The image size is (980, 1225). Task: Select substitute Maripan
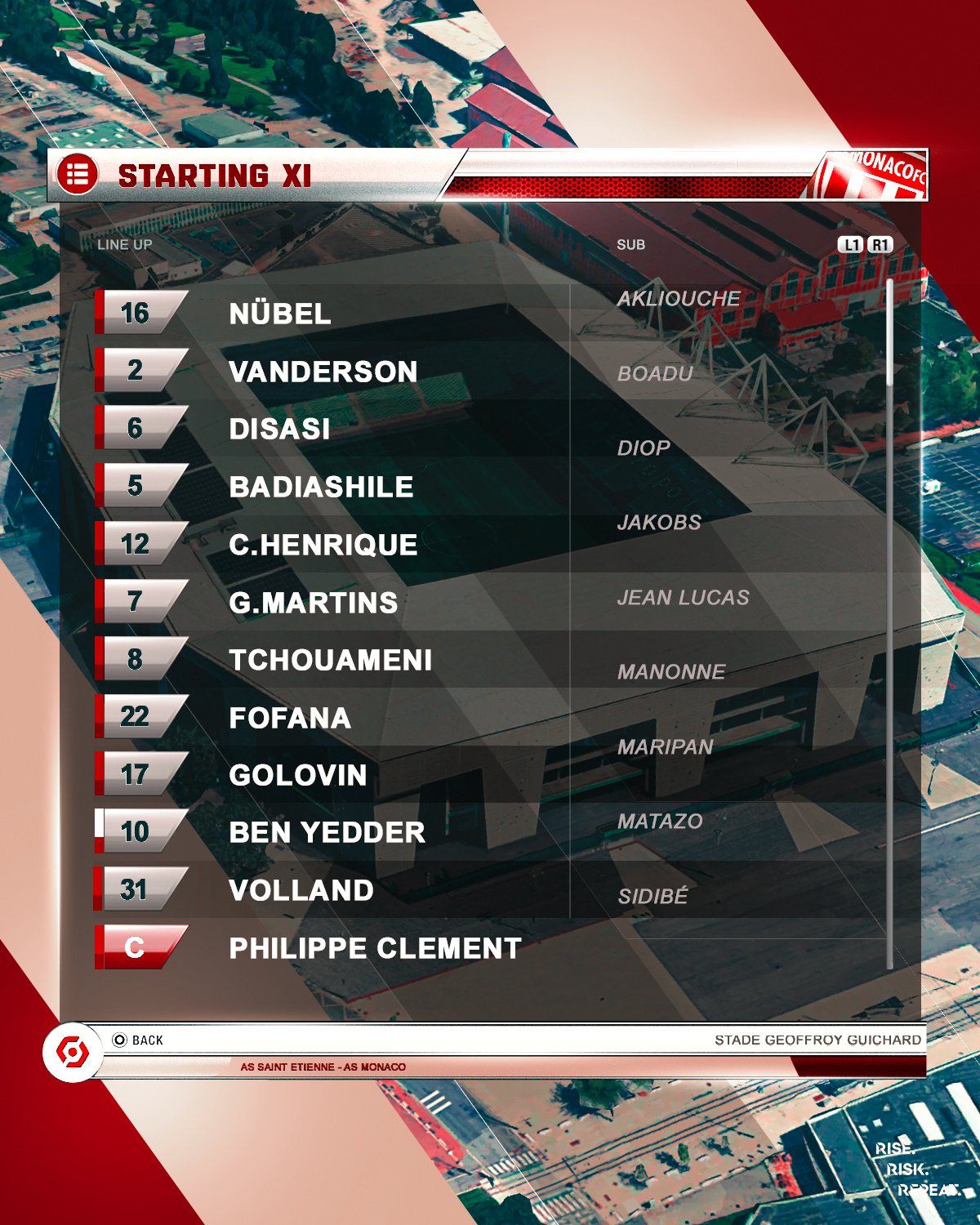click(x=665, y=747)
